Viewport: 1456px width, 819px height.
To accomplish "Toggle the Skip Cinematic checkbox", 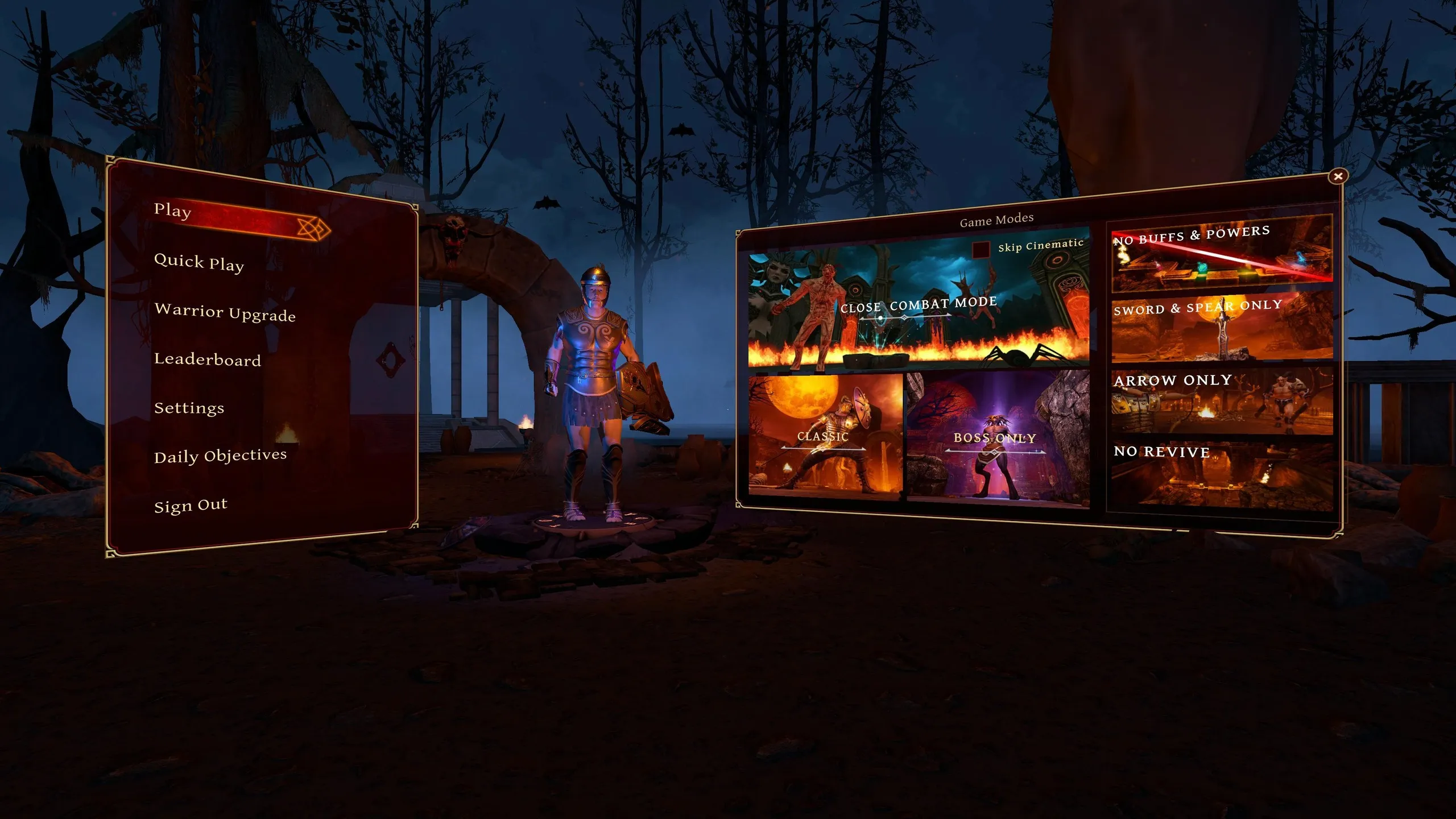I will click(981, 250).
